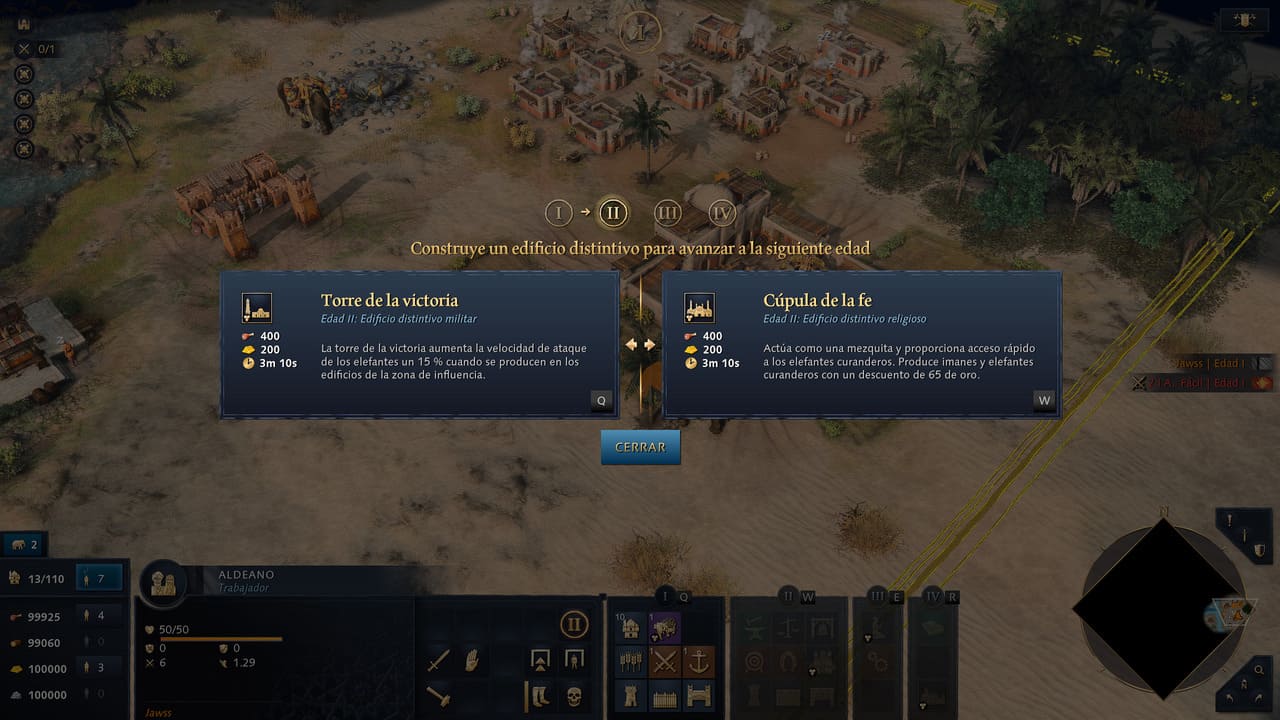Select the Age II build tab
Image resolution: width=1280 pixels, height=720 pixels.
click(789, 597)
